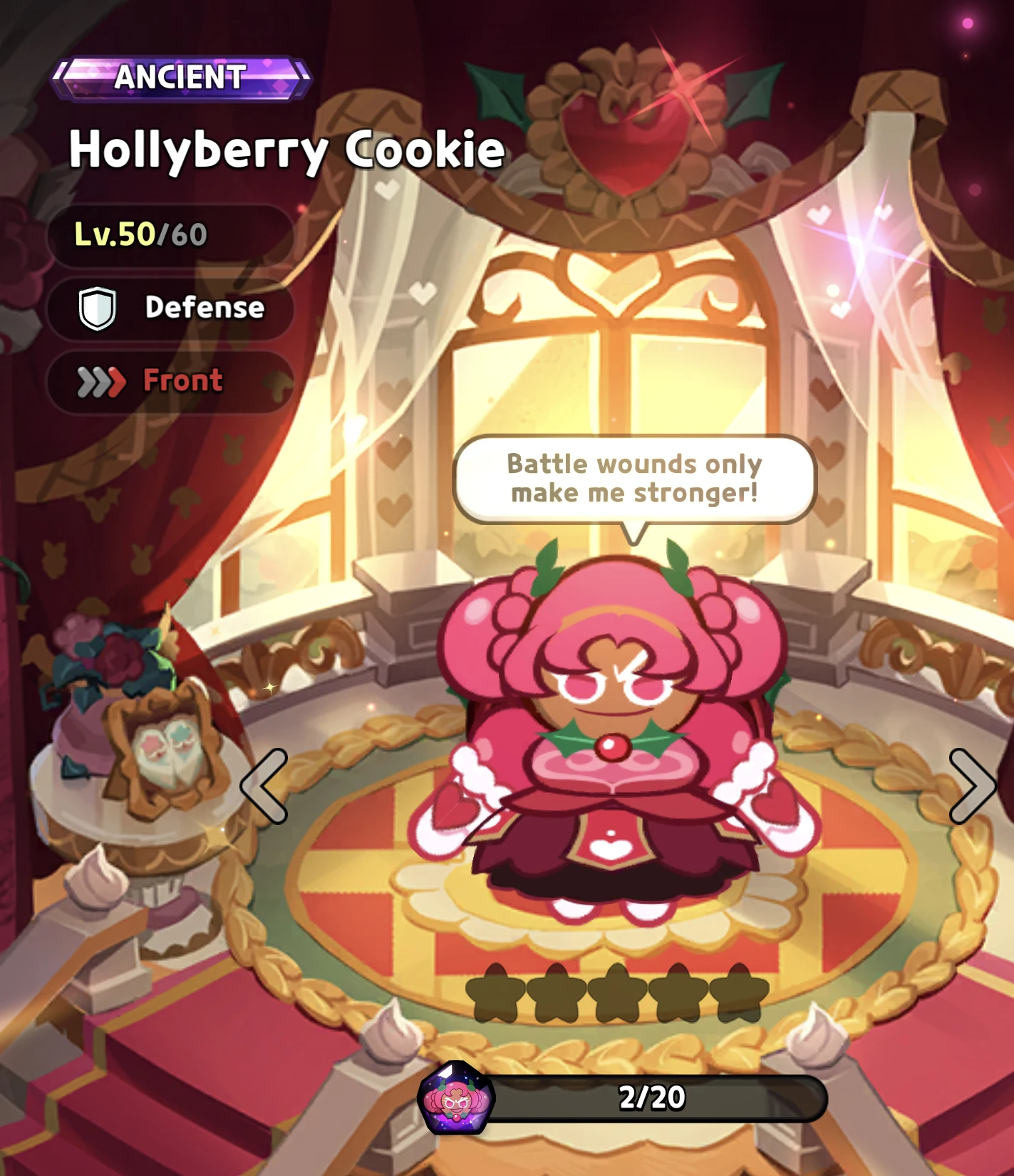Click the Lv.50/60 level label
Viewport: 1014px width, 1176px height.
pyautogui.click(x=139, y=233)
